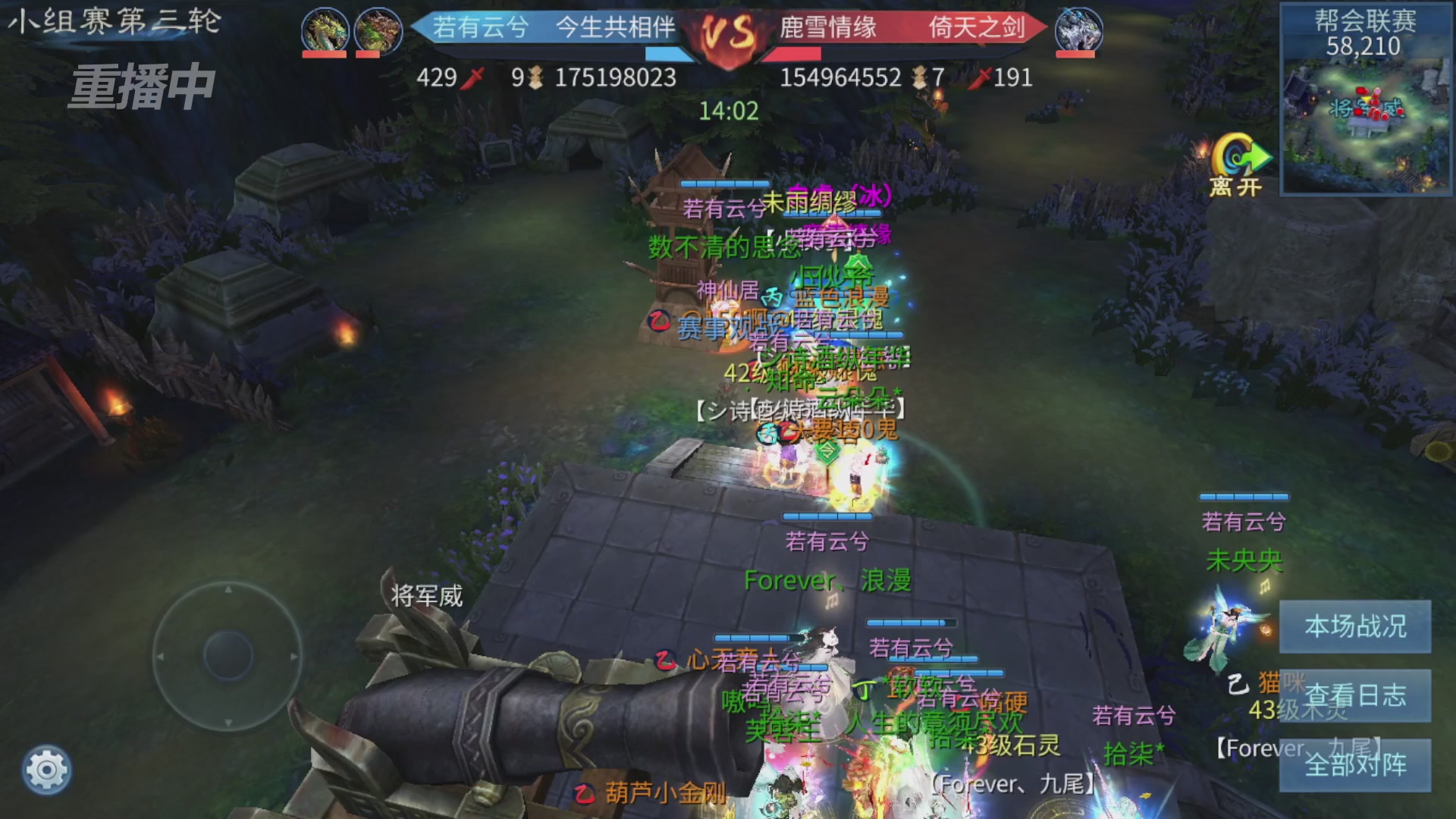Select the character named 未央央

tap(1244, 561)
